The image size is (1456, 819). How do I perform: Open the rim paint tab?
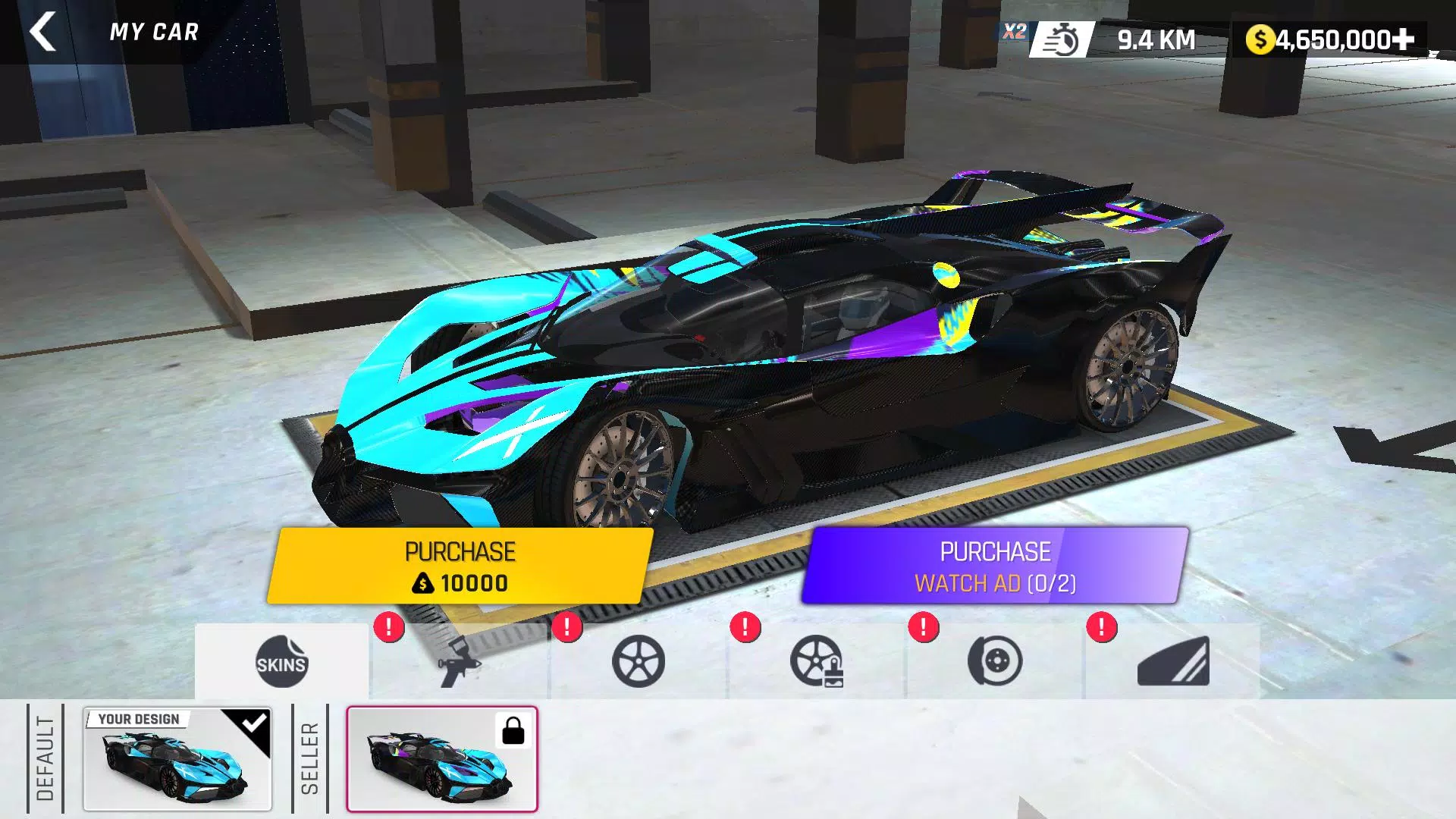817,662
